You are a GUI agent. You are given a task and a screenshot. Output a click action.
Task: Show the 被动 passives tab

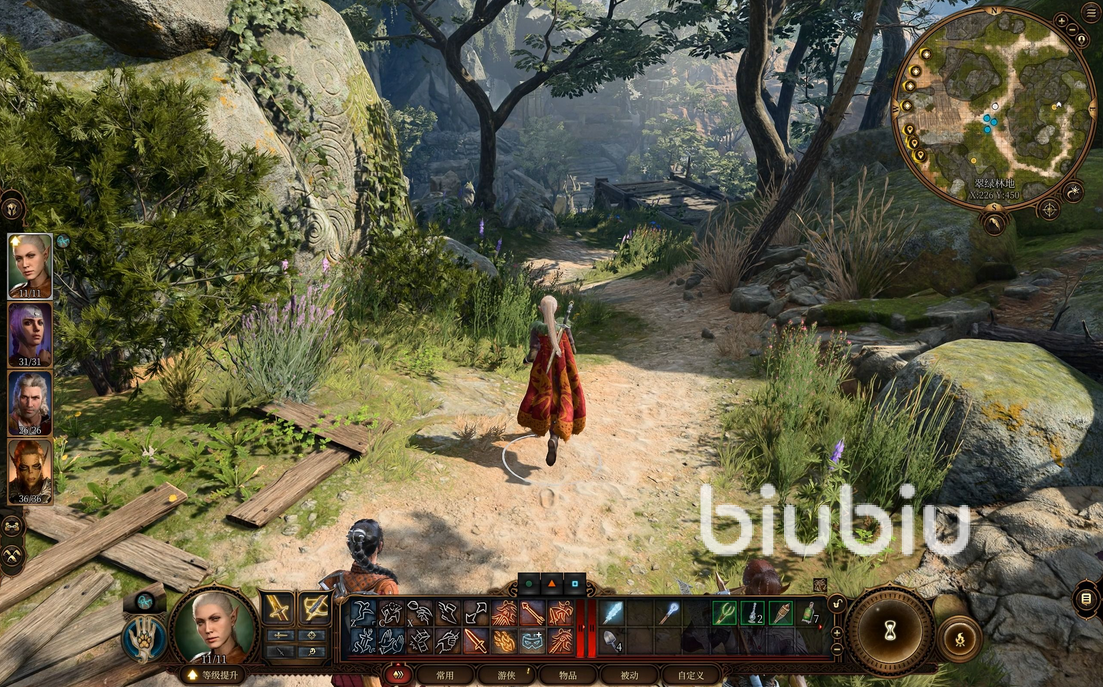(629, 675)
